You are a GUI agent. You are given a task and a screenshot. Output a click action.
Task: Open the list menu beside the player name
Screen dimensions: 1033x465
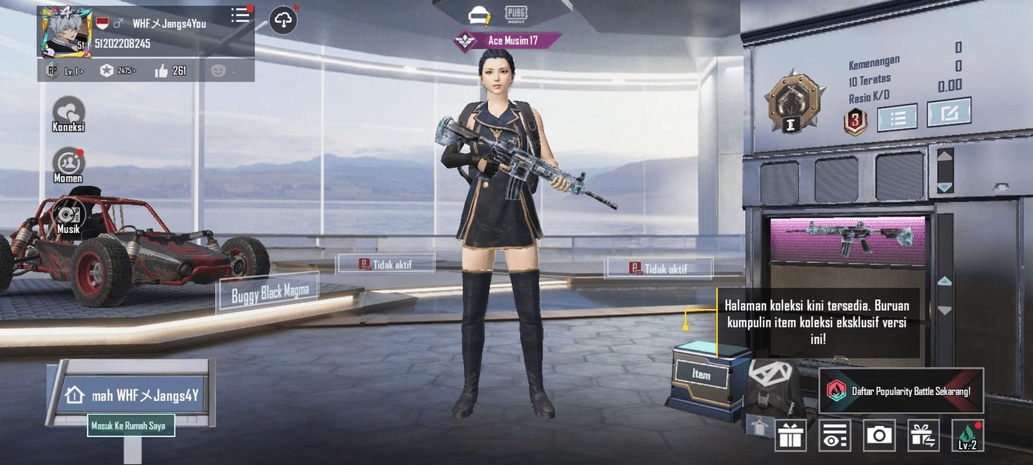point(240,16)
